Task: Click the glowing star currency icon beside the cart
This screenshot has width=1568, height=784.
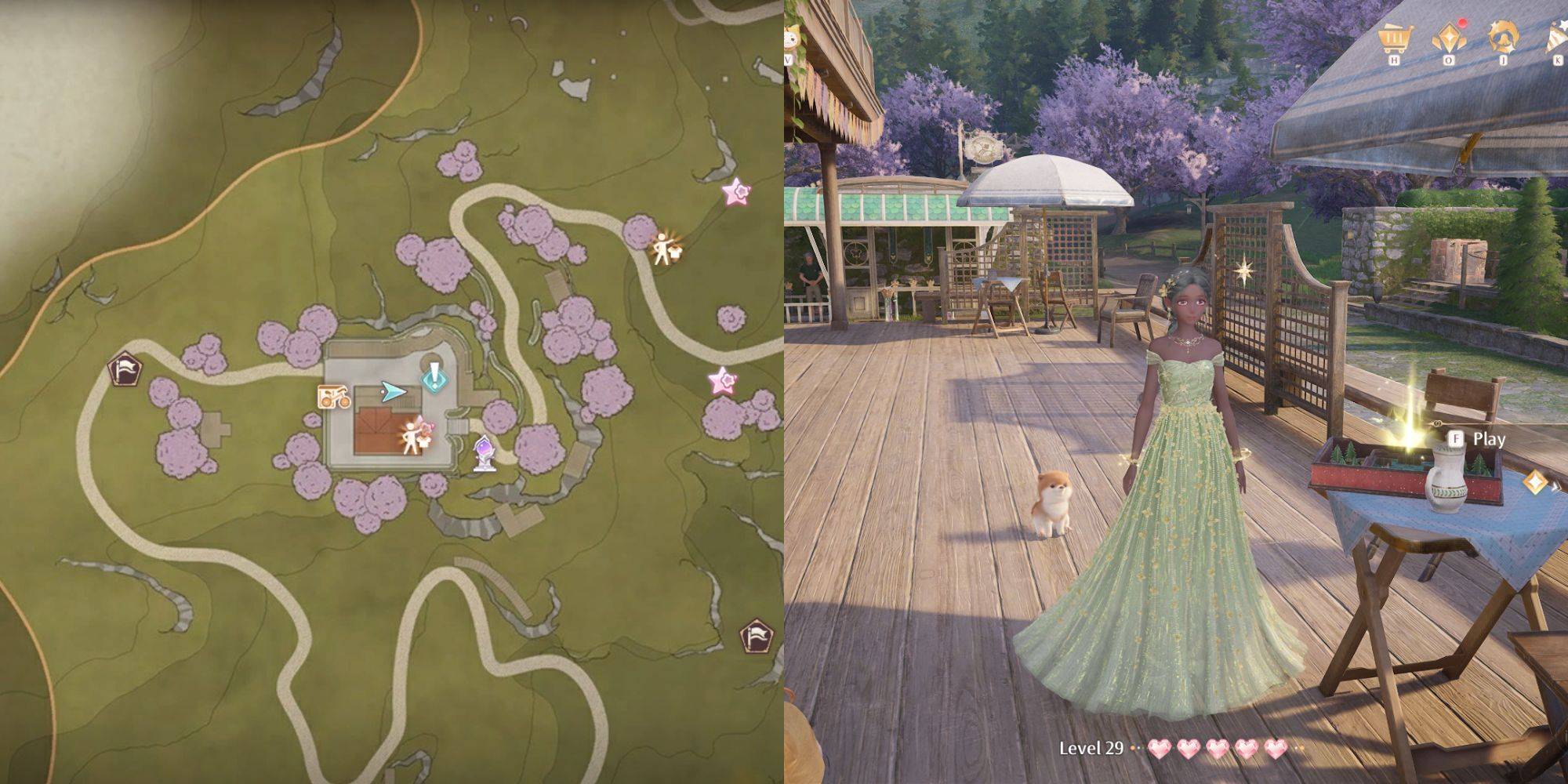Action: [x=1449, y=35]
